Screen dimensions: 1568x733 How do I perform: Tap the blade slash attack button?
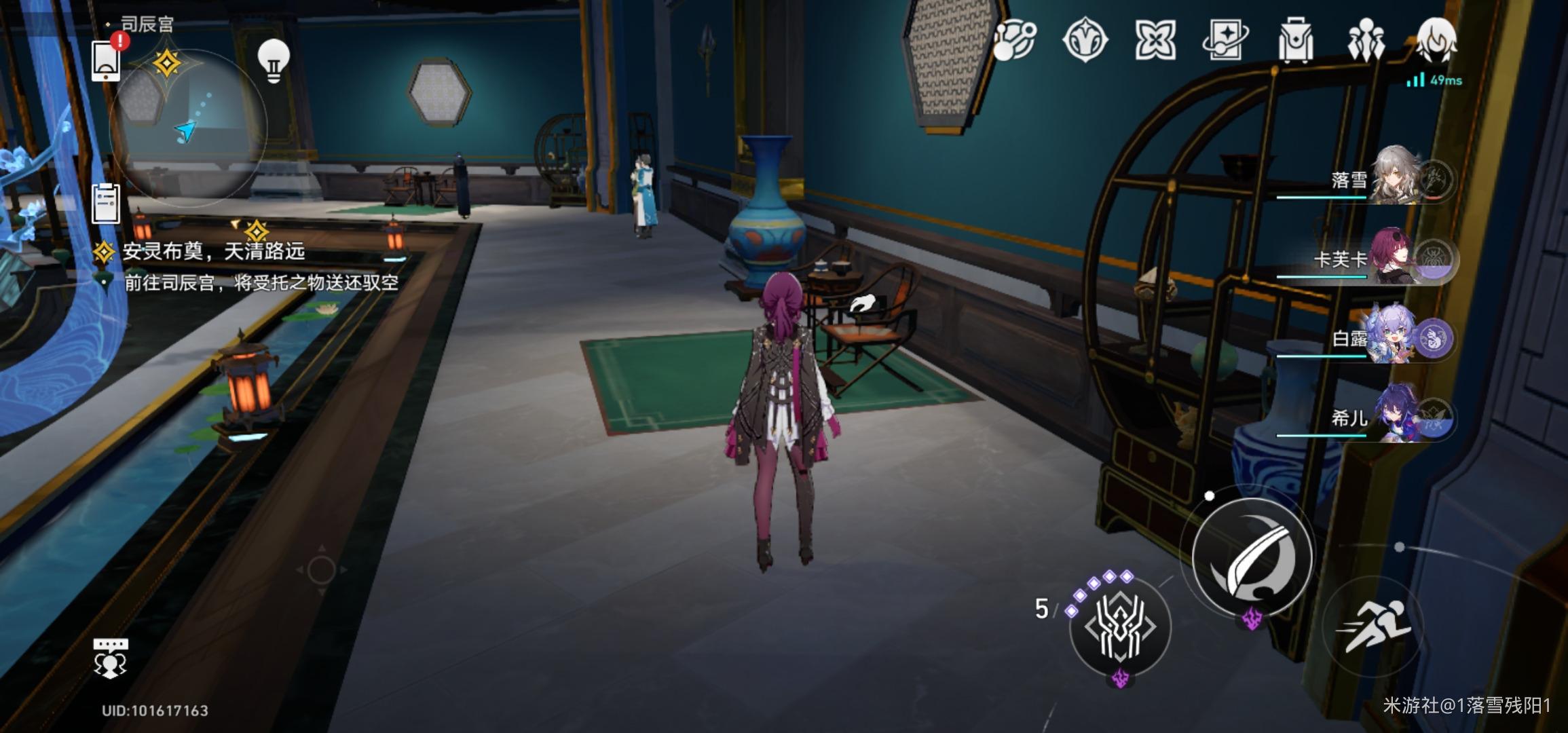point(1252,558)
